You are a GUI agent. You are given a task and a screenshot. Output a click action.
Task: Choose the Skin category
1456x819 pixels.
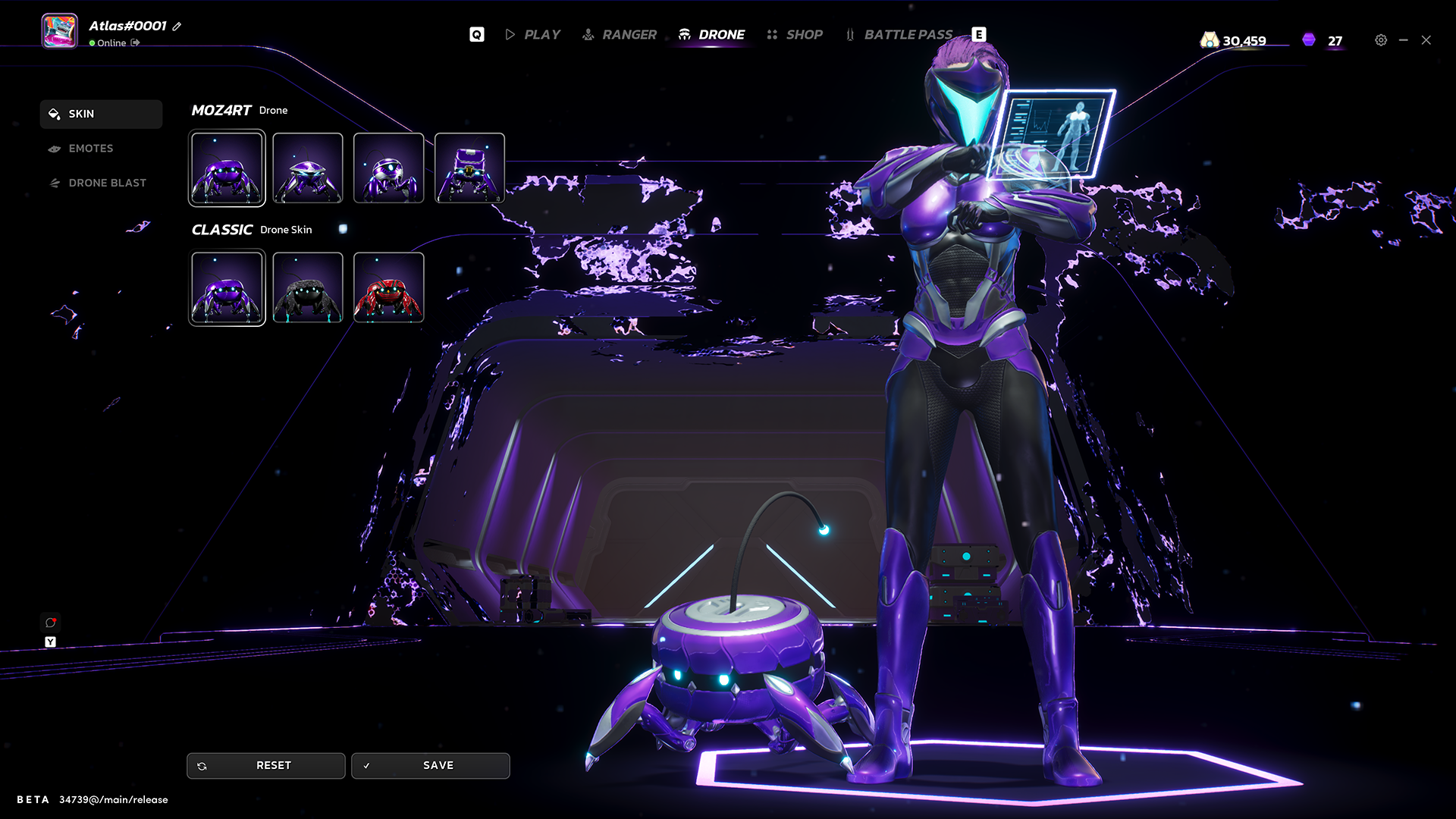point(101,114)
